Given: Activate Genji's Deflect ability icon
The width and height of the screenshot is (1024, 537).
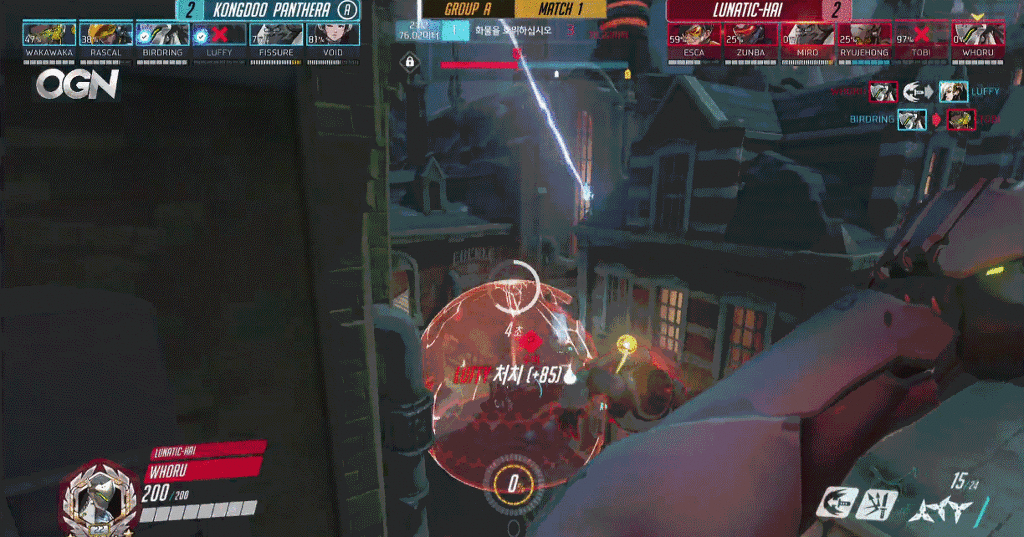Looking at the screenshot, I should click(878, 503).
